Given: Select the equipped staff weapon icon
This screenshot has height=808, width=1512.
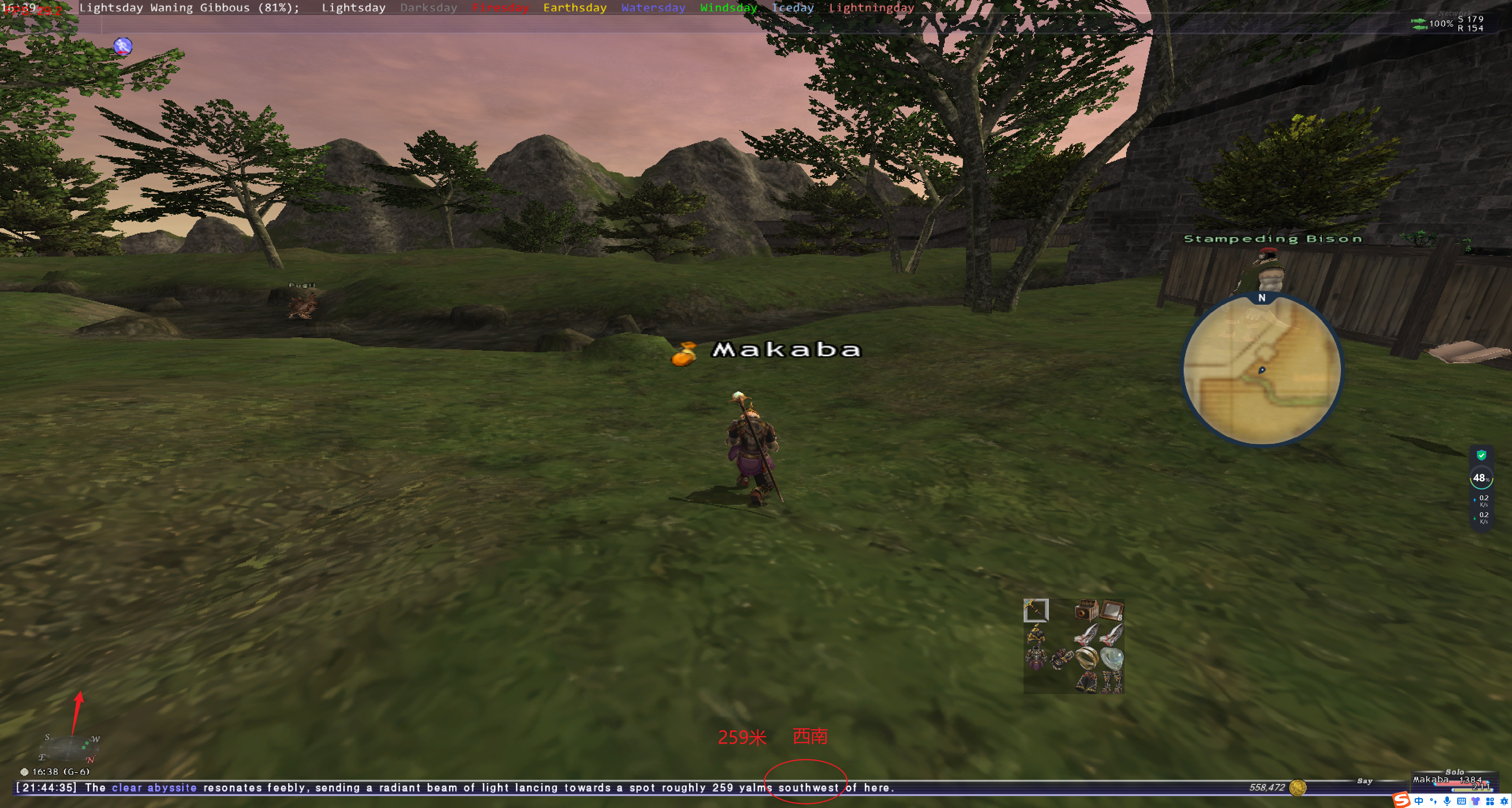Looking at the screenshot, I should click(1036, 610).
